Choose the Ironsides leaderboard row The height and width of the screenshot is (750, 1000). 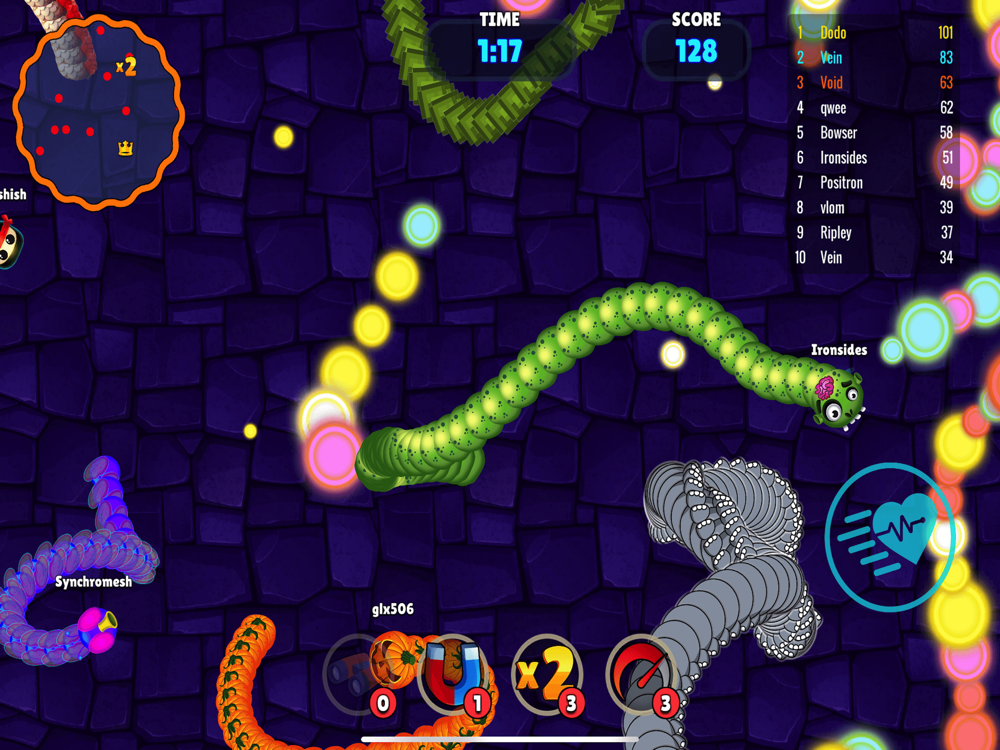click(874, 158)
